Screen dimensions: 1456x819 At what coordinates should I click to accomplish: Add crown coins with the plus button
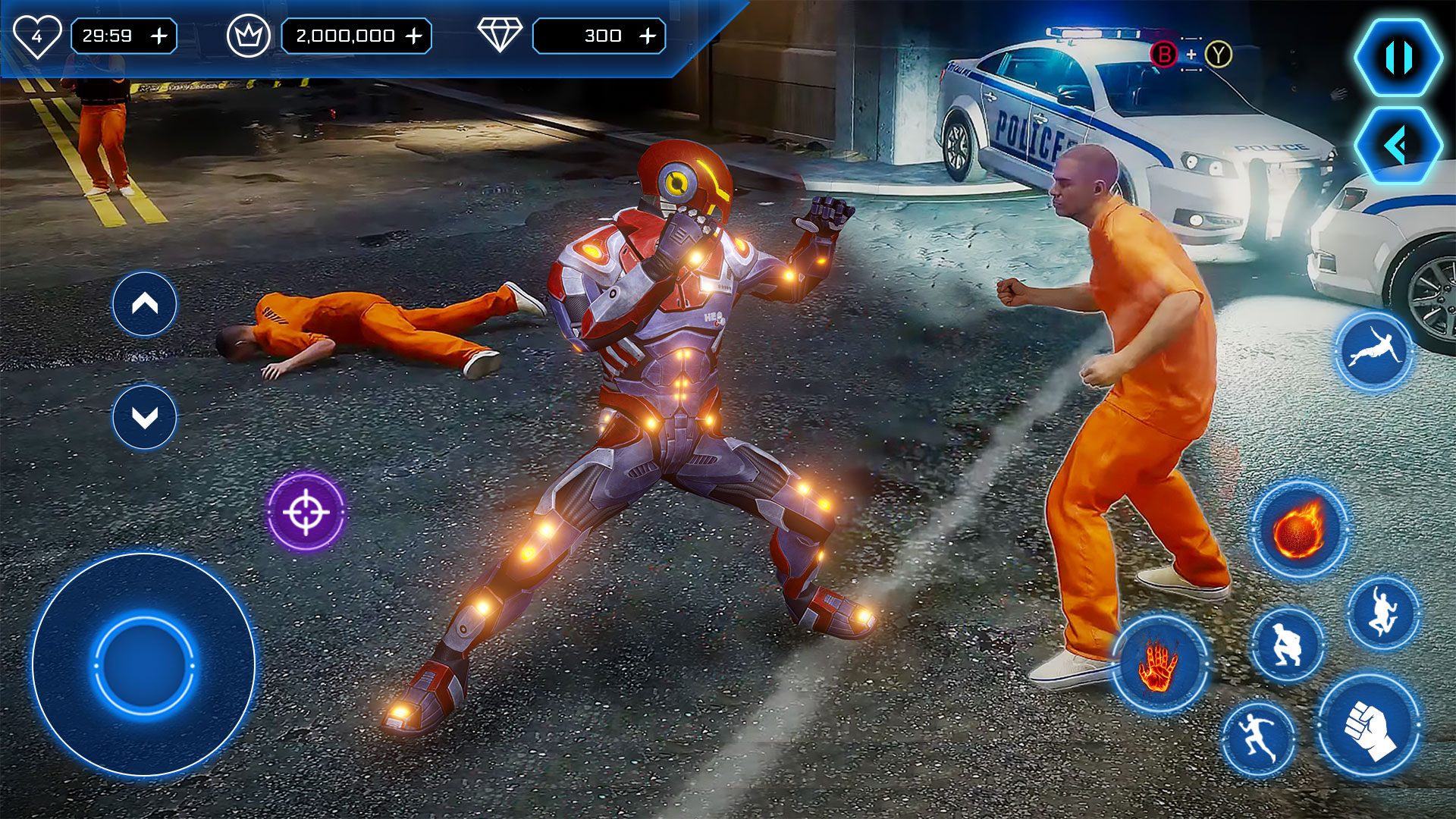click(x=414, y=36)
